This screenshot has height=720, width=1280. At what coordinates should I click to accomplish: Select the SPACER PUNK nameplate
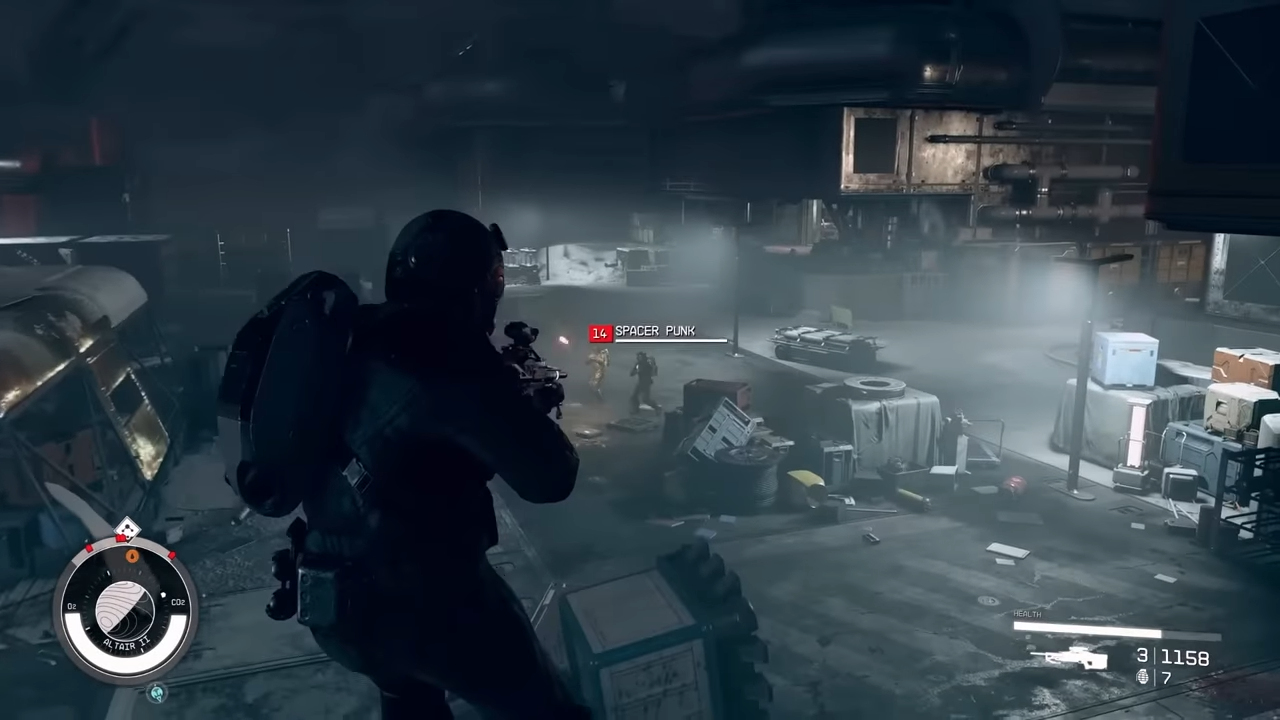pos(656,331)
